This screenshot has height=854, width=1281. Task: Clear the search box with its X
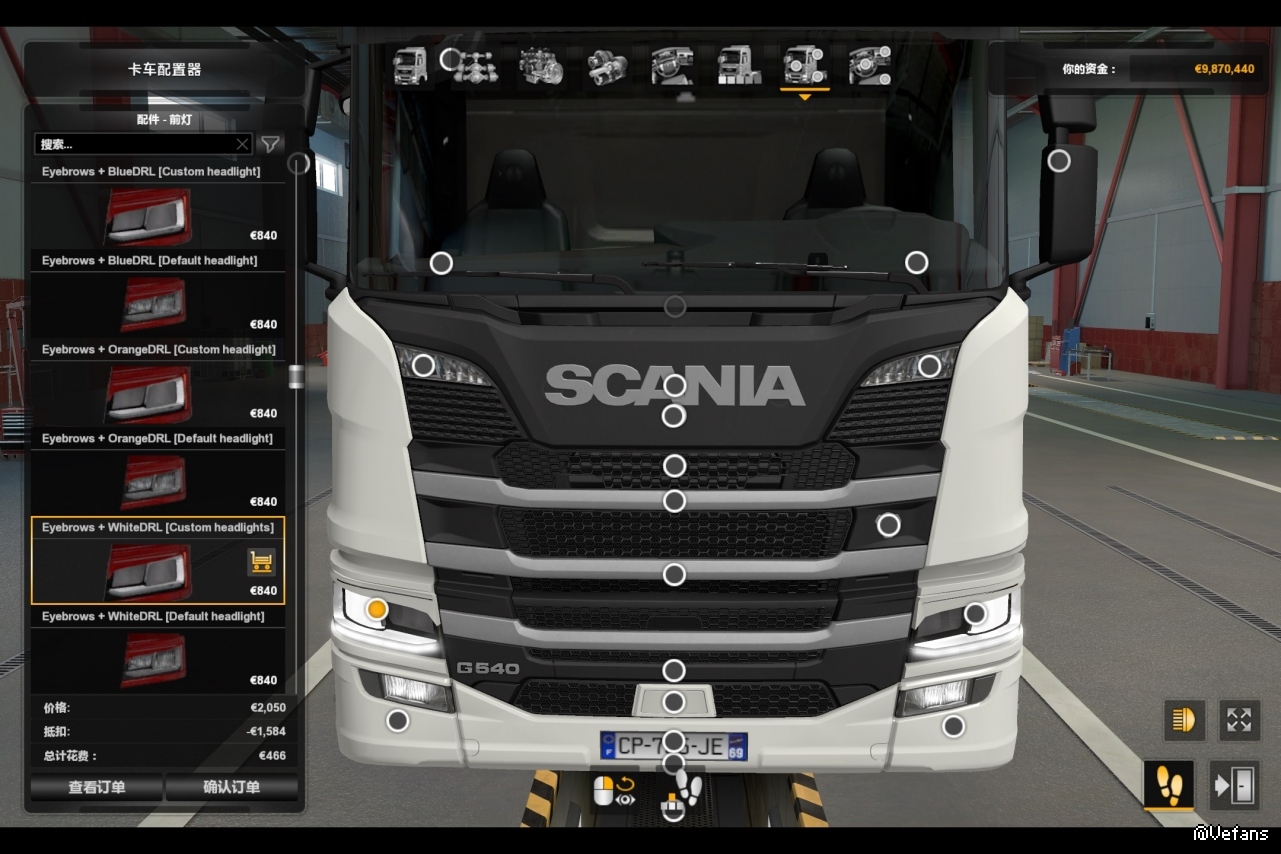242,144
